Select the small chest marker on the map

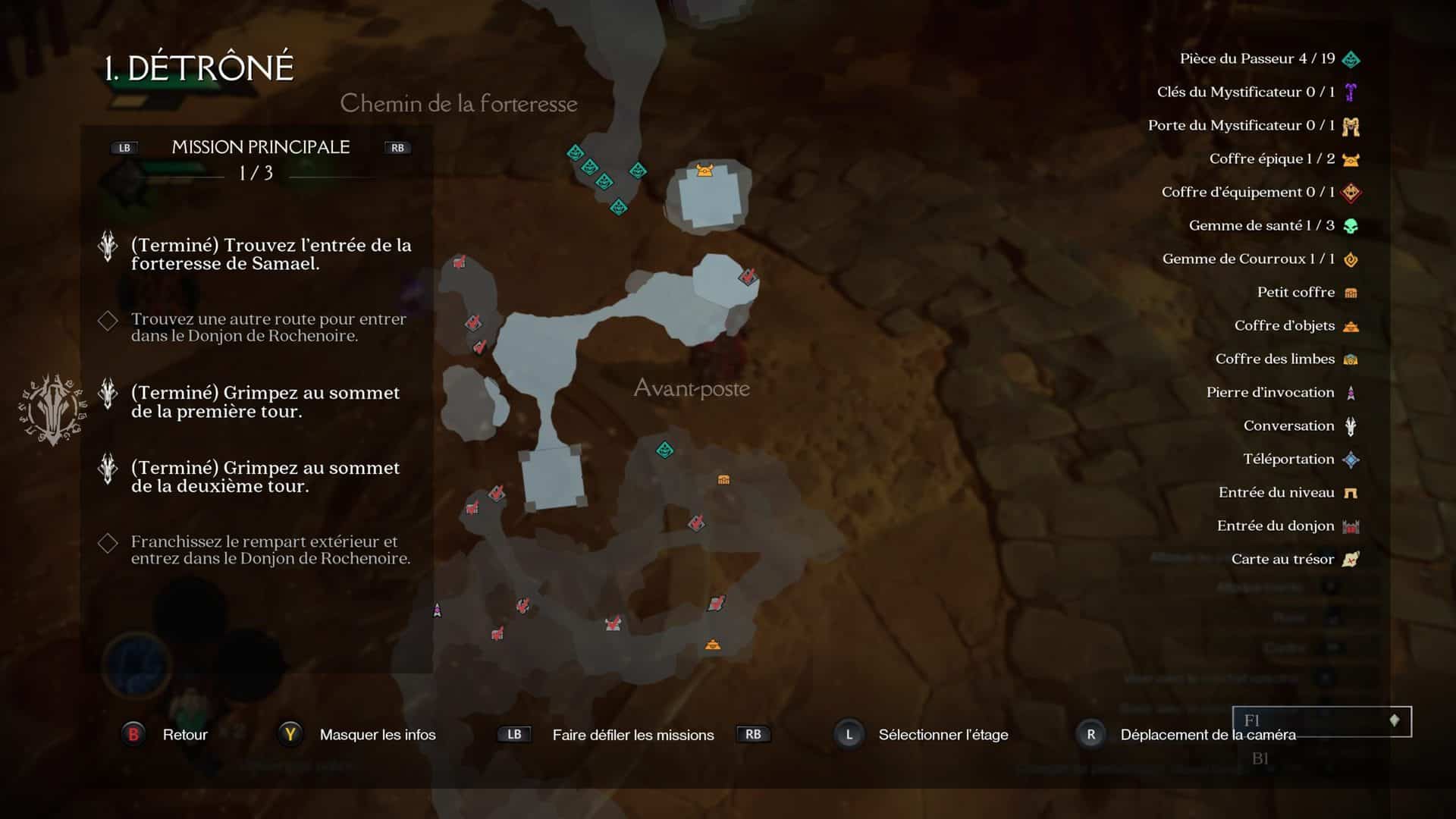click(x=723, y=479)
